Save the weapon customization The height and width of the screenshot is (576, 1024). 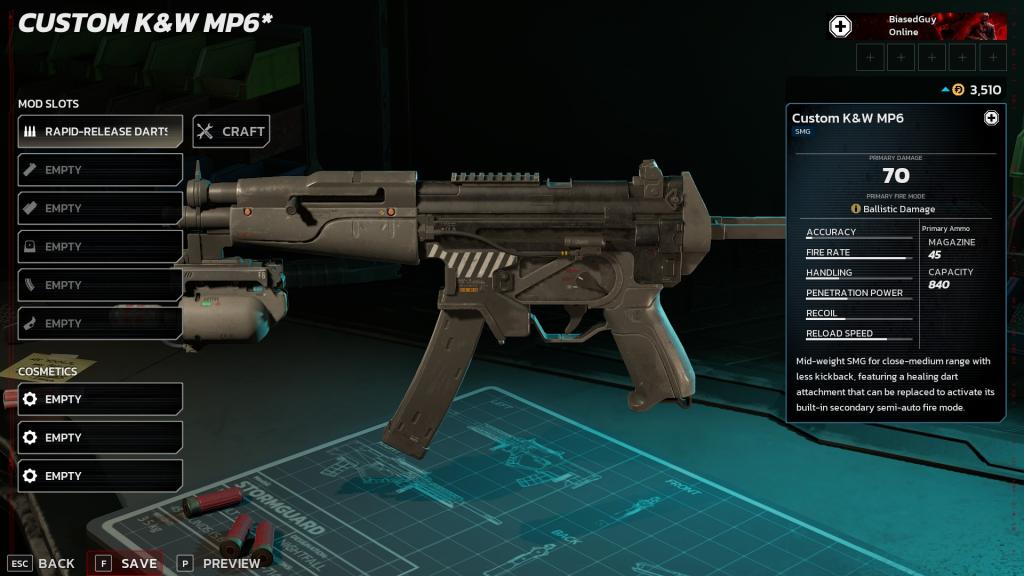(127, 563)
